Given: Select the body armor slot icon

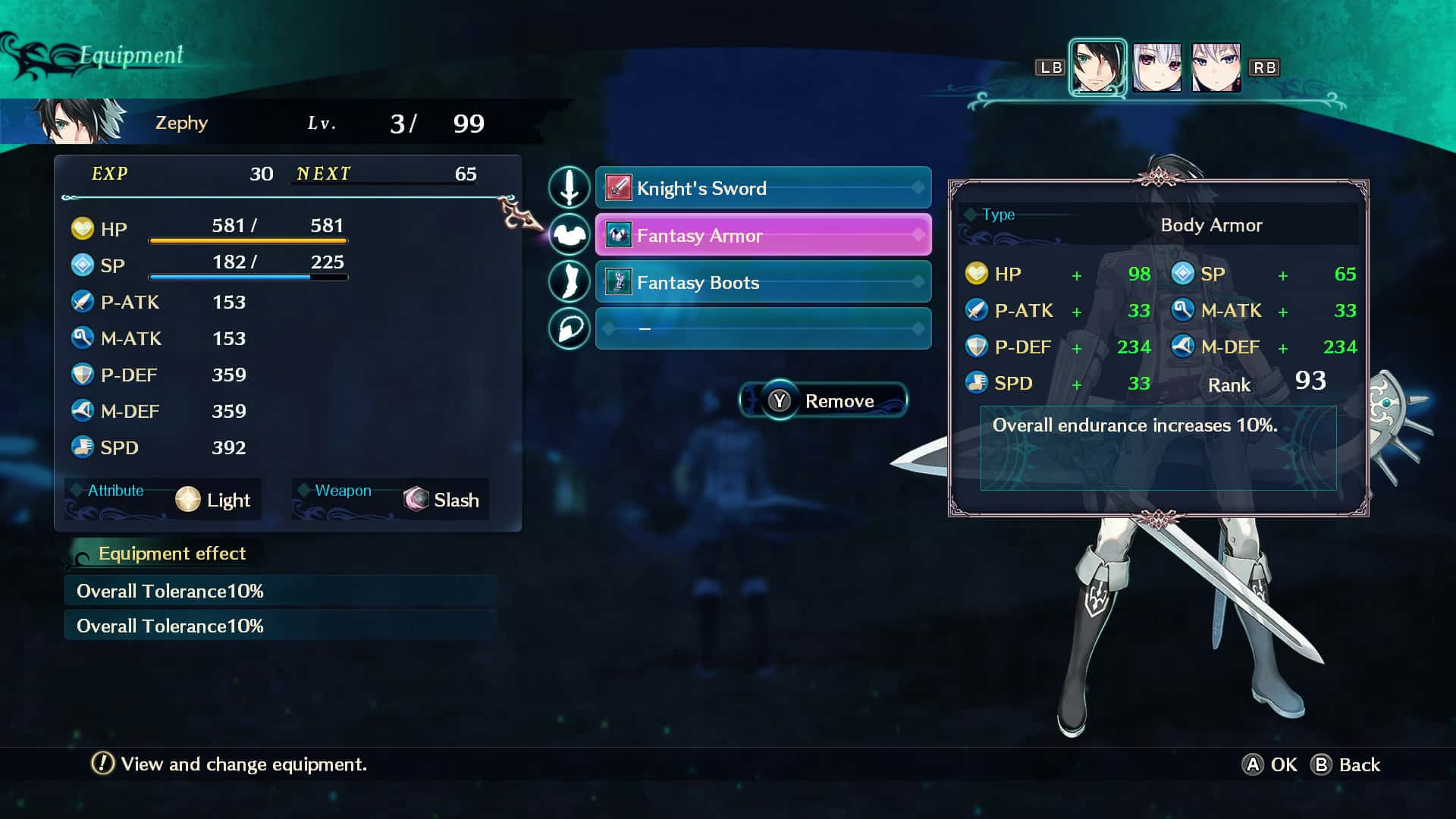Looking at the screenshot, I should [x=570, y=235].
